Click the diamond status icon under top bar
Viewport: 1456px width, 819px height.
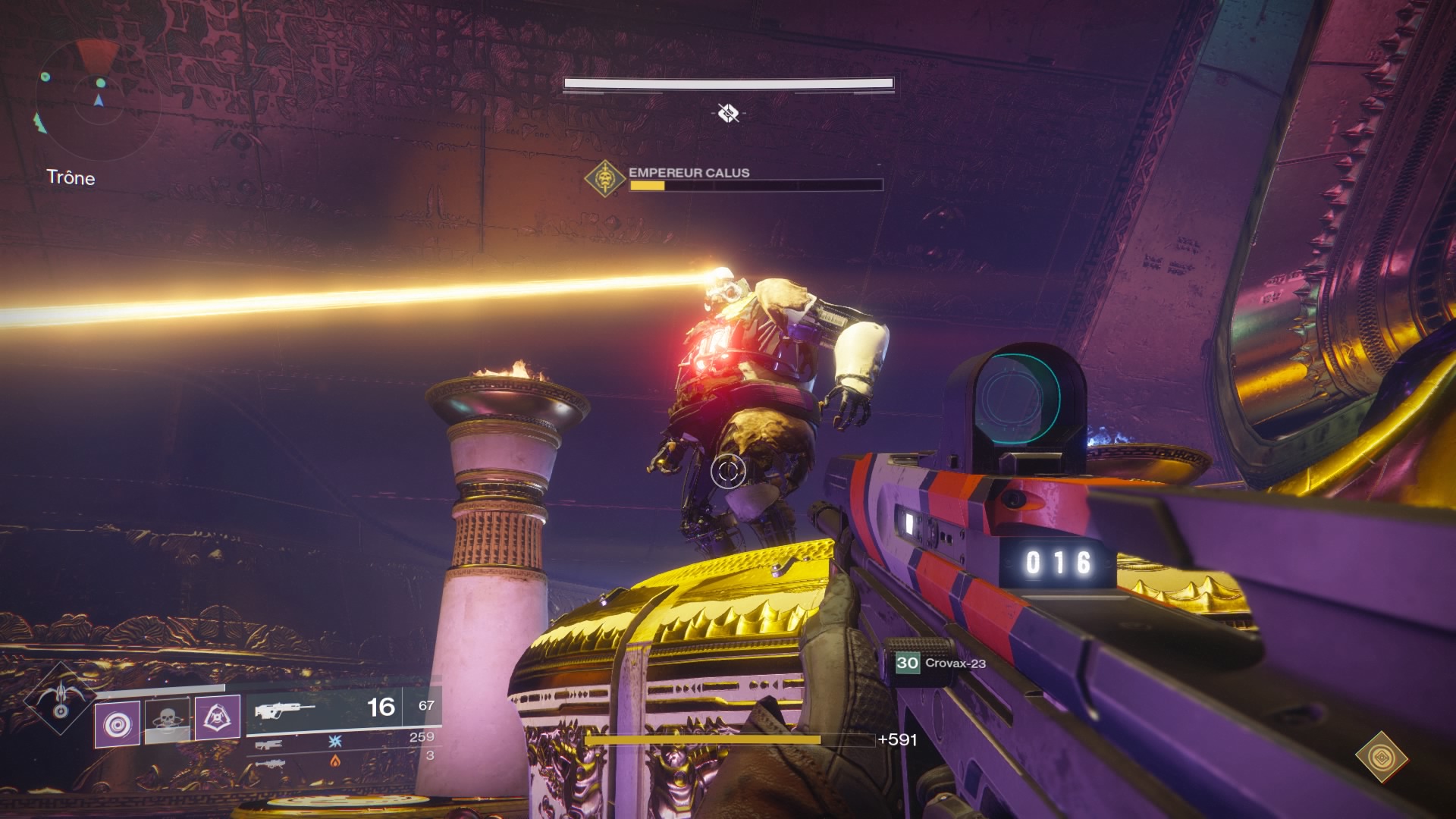(x=728, y=113)
